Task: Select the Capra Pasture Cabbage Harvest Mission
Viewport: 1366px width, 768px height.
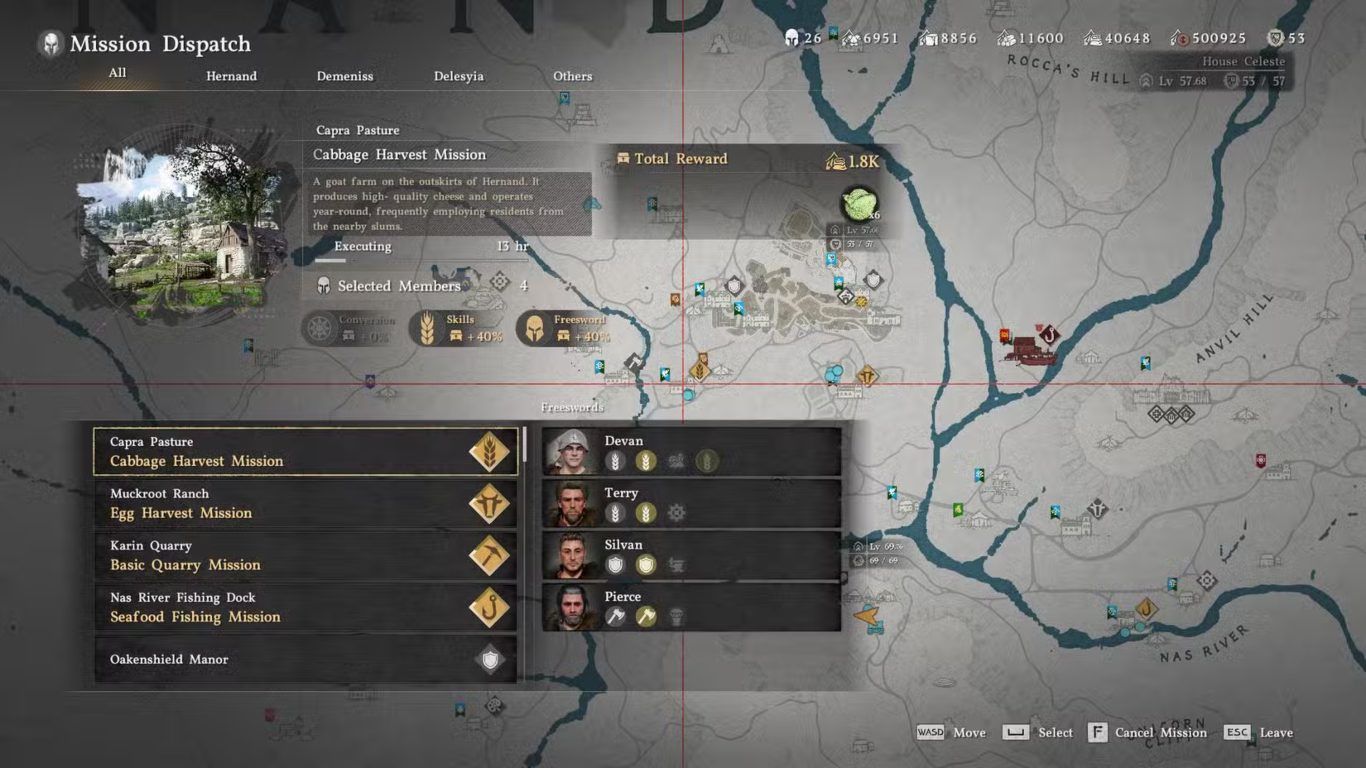Action: 305,452
